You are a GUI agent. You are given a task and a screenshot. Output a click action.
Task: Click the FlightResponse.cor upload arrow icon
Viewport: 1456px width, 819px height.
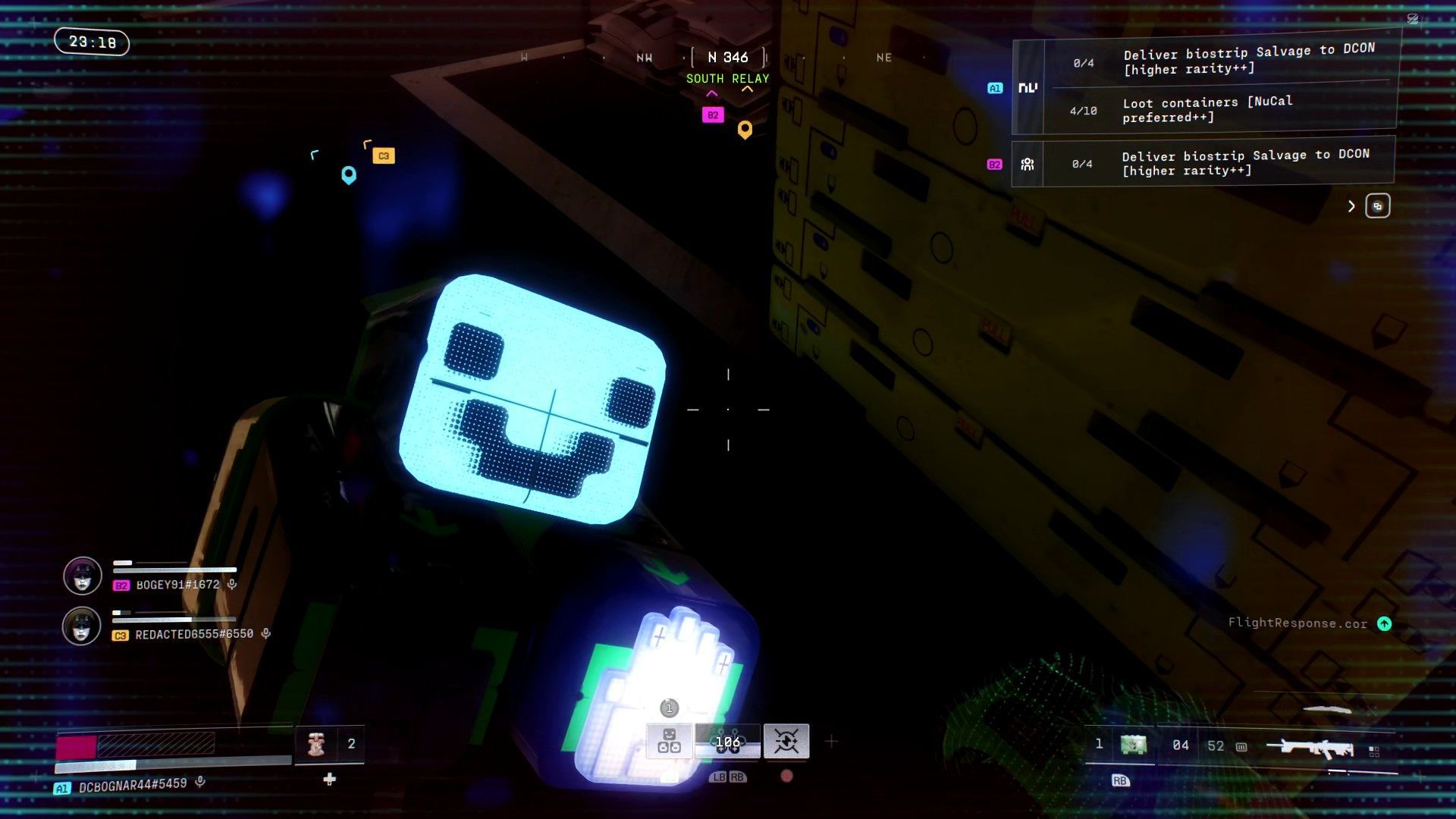[x=1384, y=623]
